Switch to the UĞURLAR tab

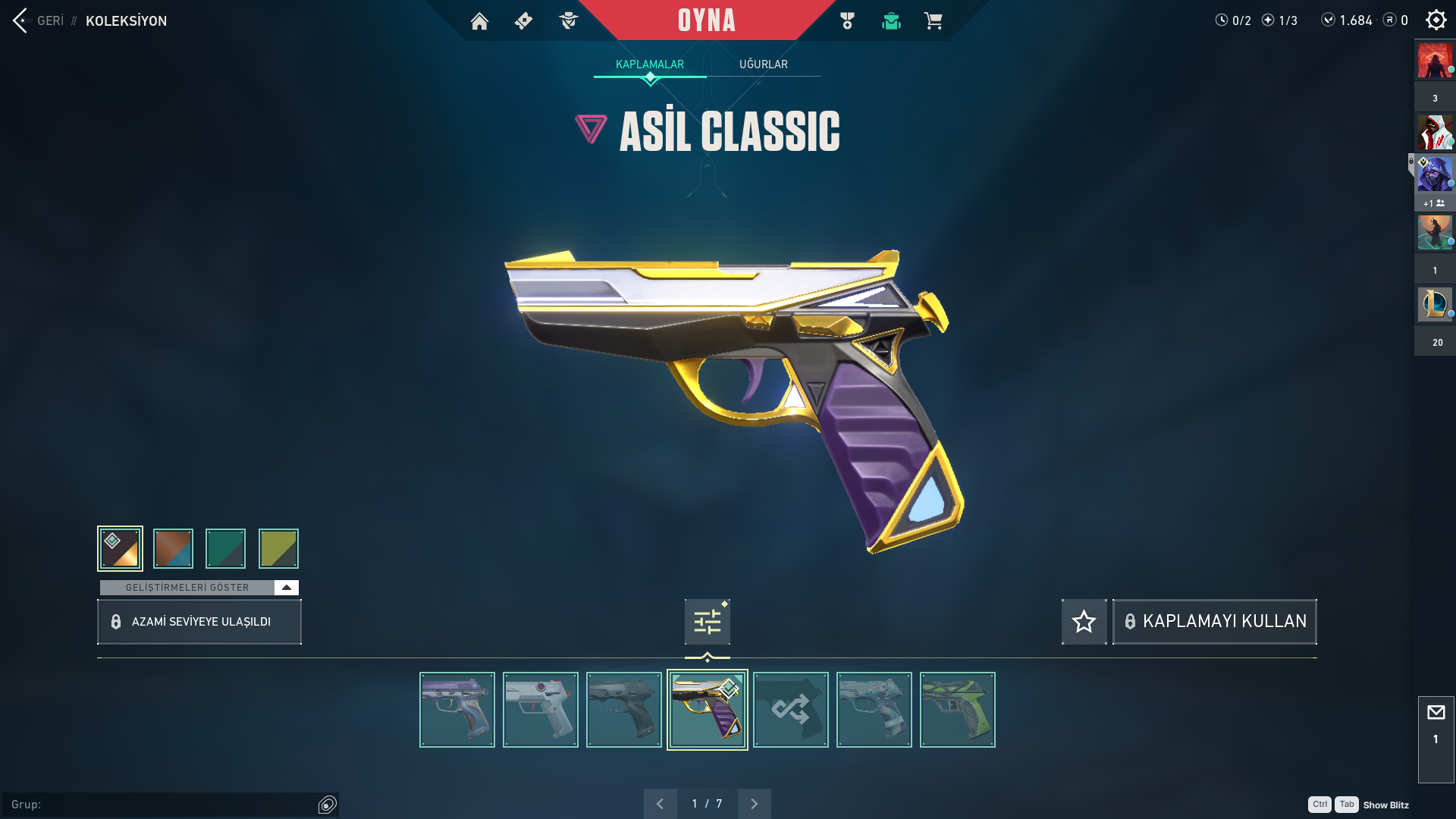point(763,64)
